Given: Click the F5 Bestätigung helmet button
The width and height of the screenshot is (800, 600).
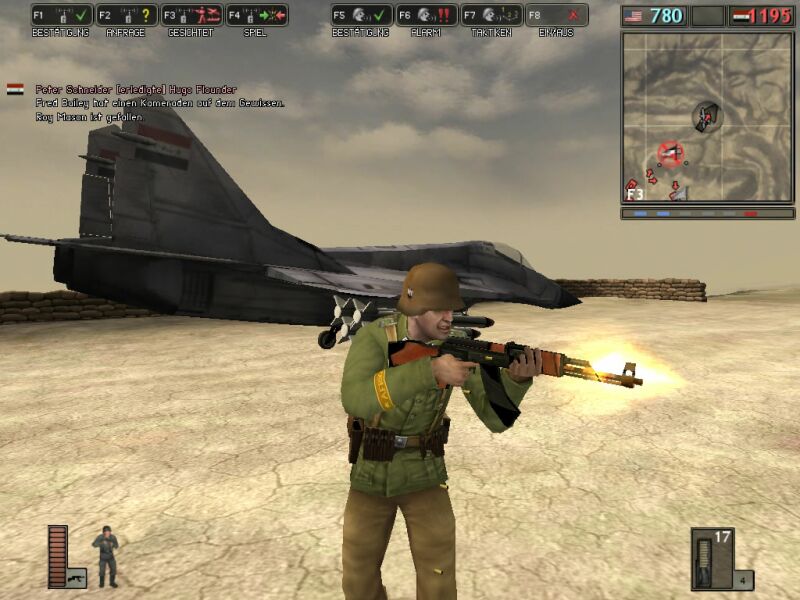Looking at the screenshot, I should coord(362,15).
